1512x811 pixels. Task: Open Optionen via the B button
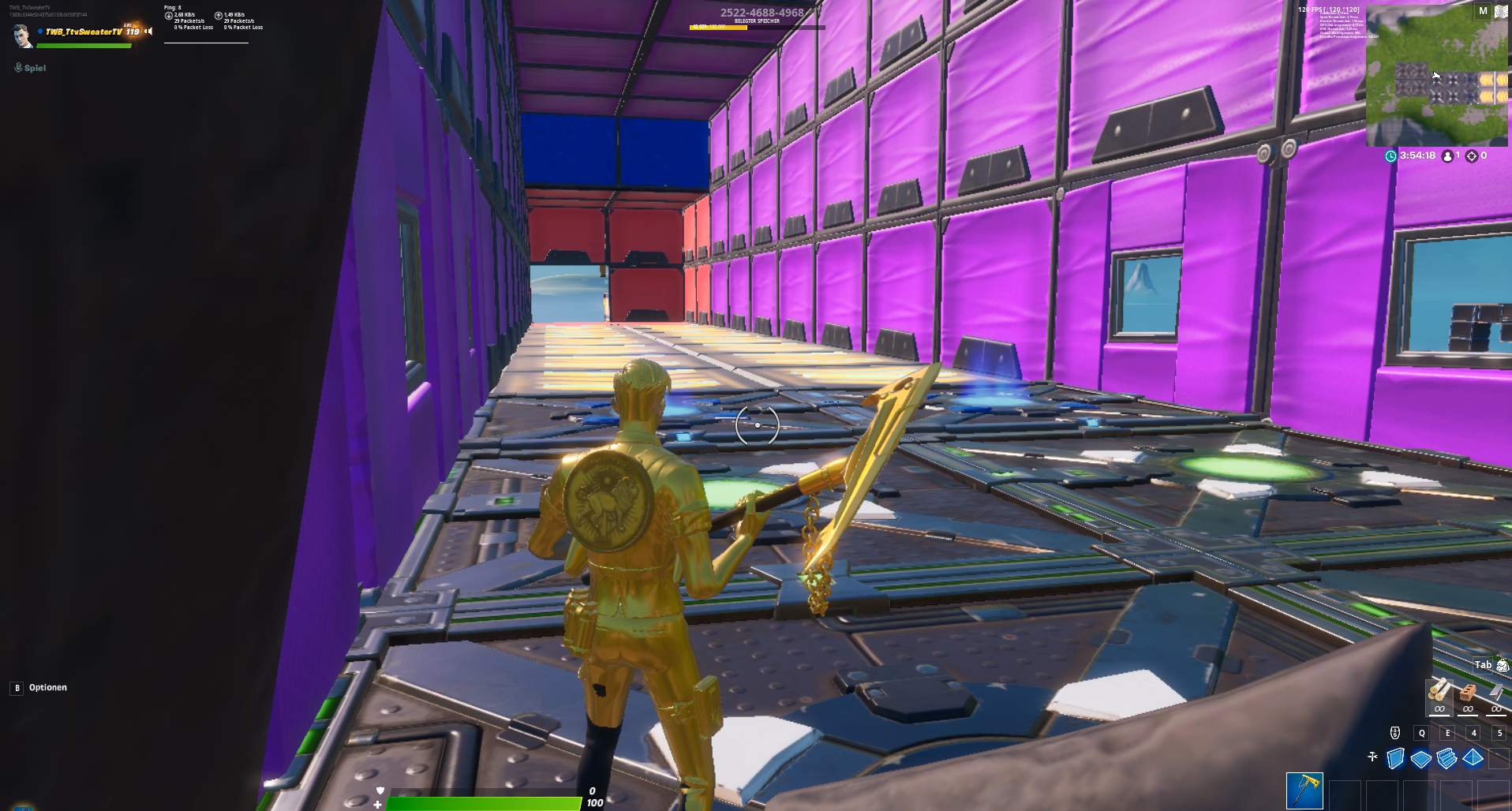(x=17, y=687)
